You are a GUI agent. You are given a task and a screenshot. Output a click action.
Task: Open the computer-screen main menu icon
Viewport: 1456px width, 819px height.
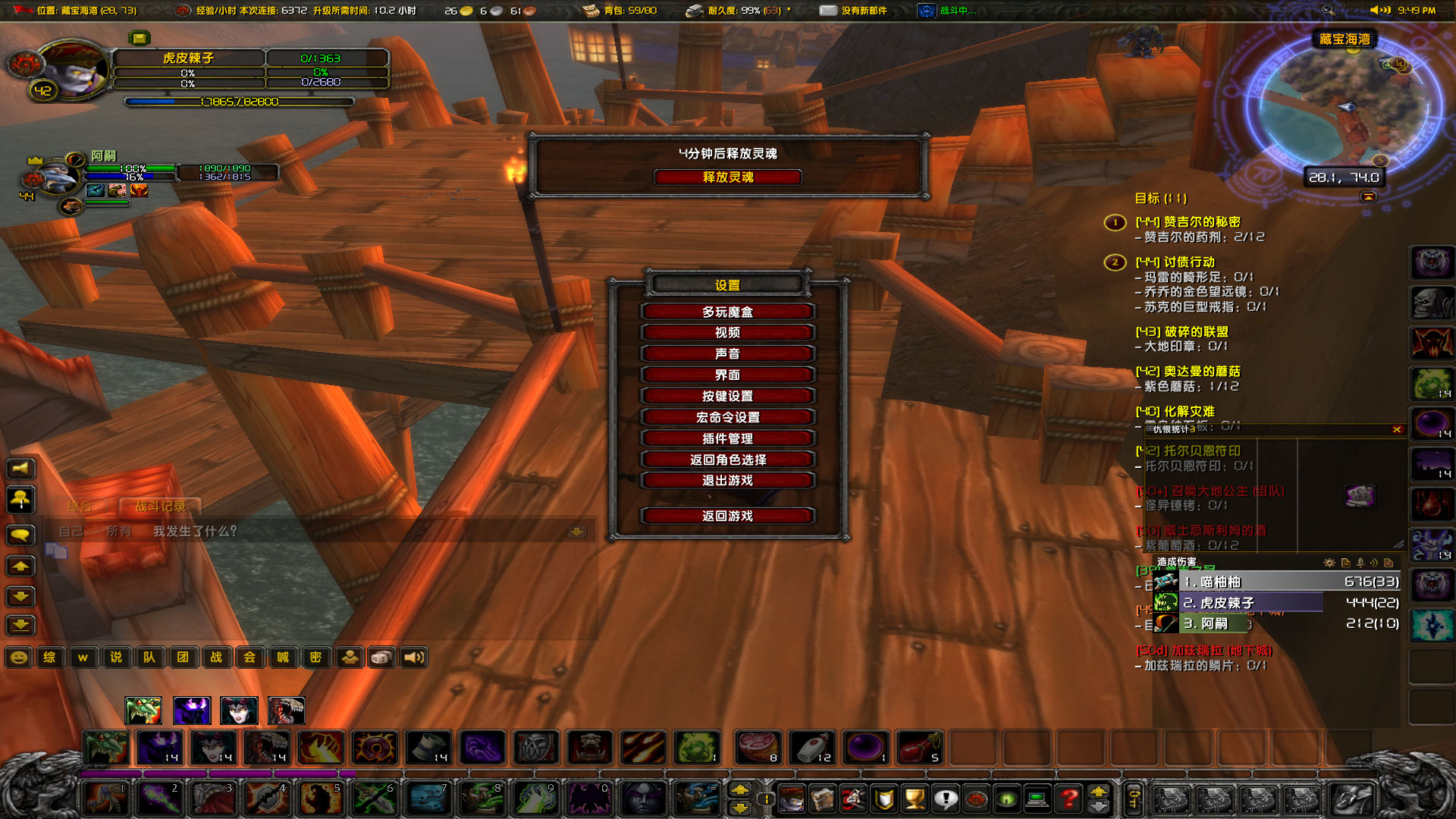1037,799
